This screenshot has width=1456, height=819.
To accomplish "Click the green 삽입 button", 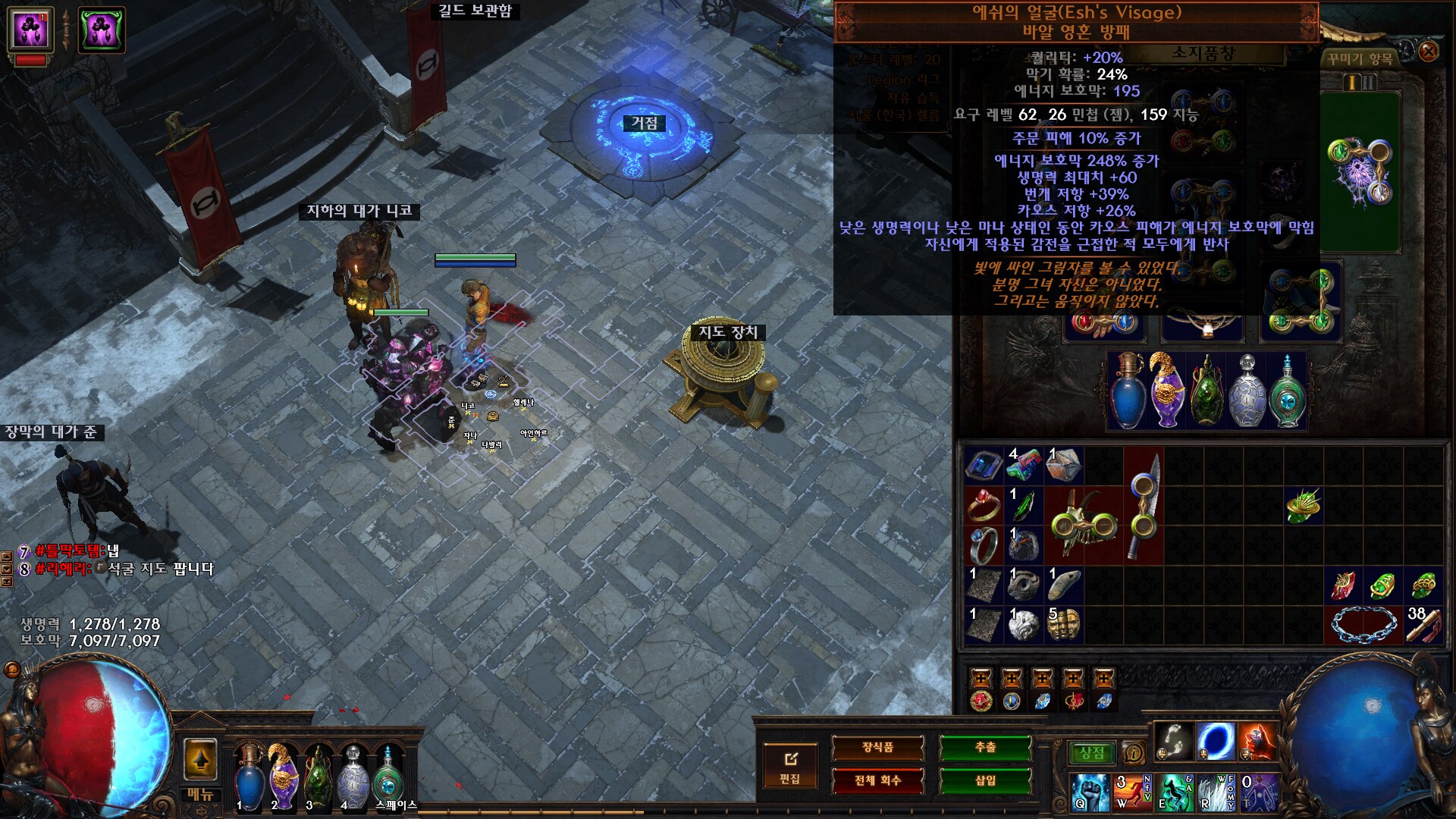I will click(985, 780).
